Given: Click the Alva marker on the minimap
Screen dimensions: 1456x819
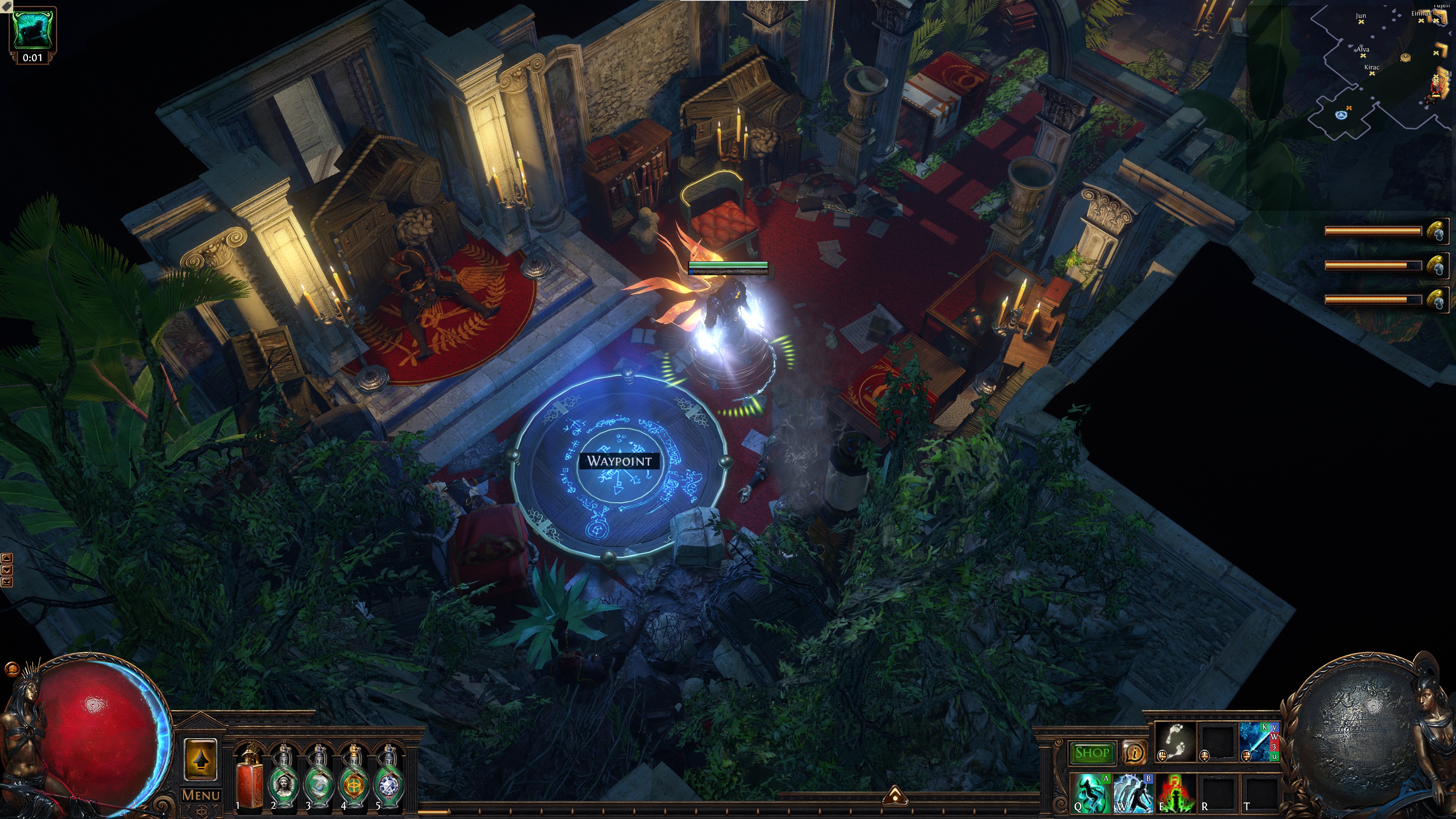Looking at the screenshot, I should pos(1363,55).
